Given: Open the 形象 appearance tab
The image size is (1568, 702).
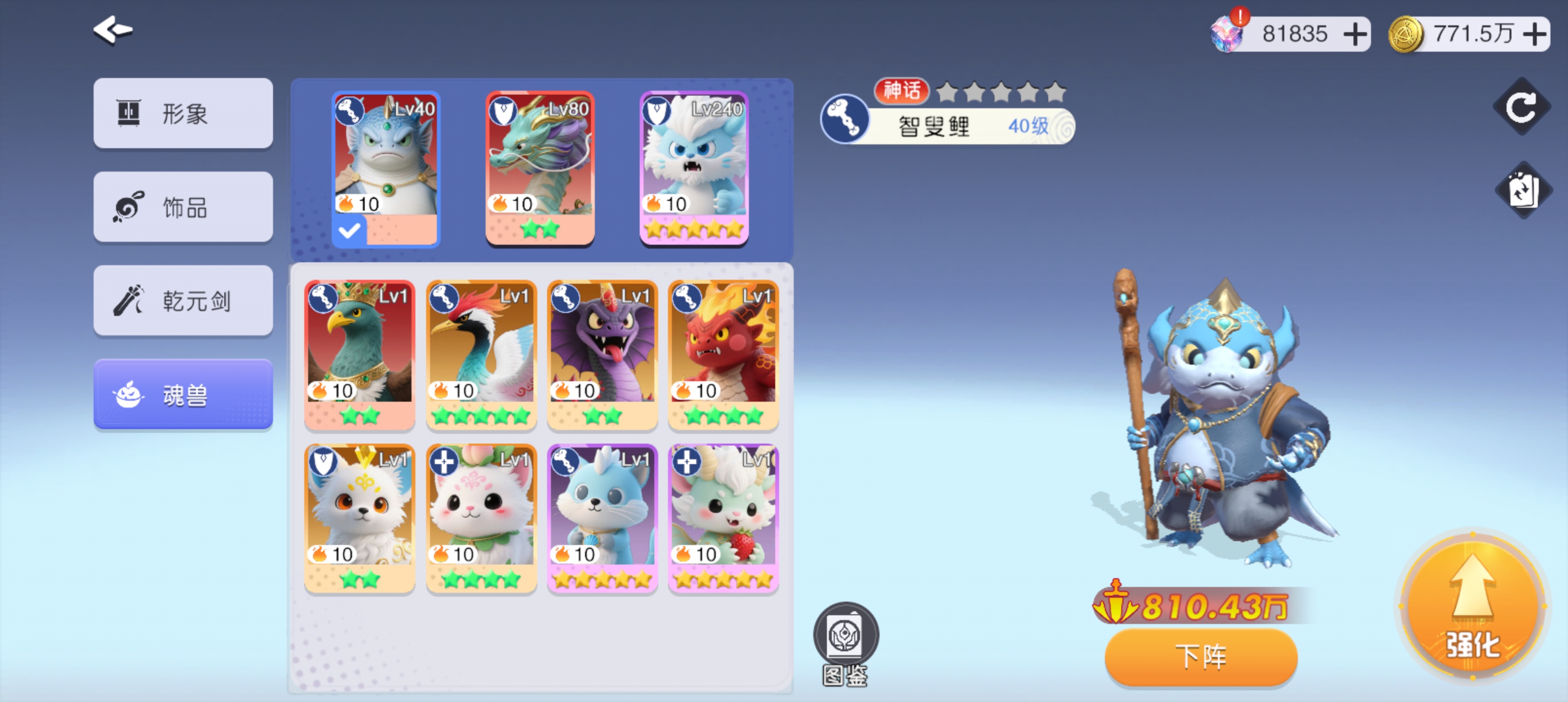Looking at the screenshot, I should (183, 113).
